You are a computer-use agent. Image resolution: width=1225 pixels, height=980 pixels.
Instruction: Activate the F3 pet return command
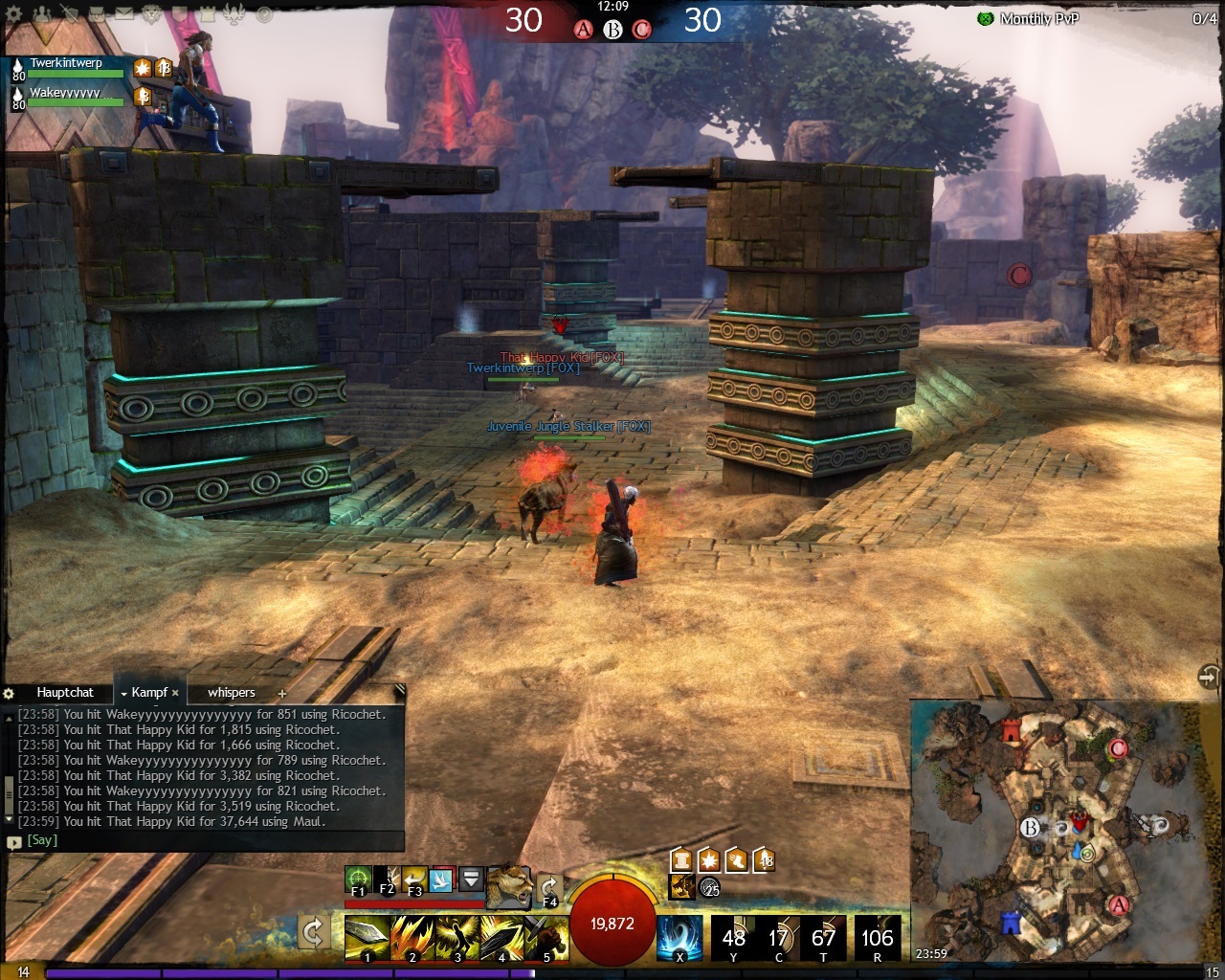[414, 880]
